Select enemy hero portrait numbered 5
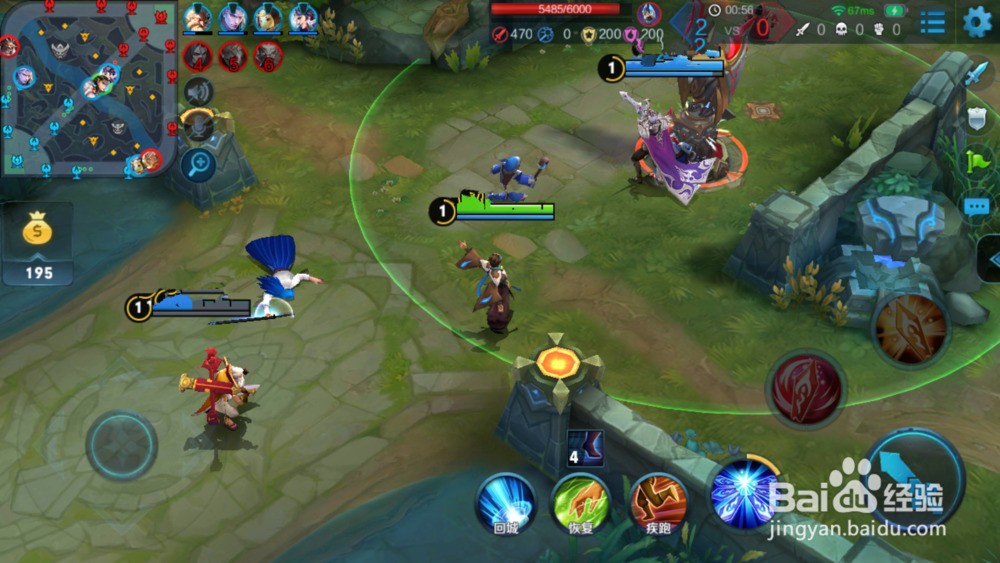 coord(233,56)
